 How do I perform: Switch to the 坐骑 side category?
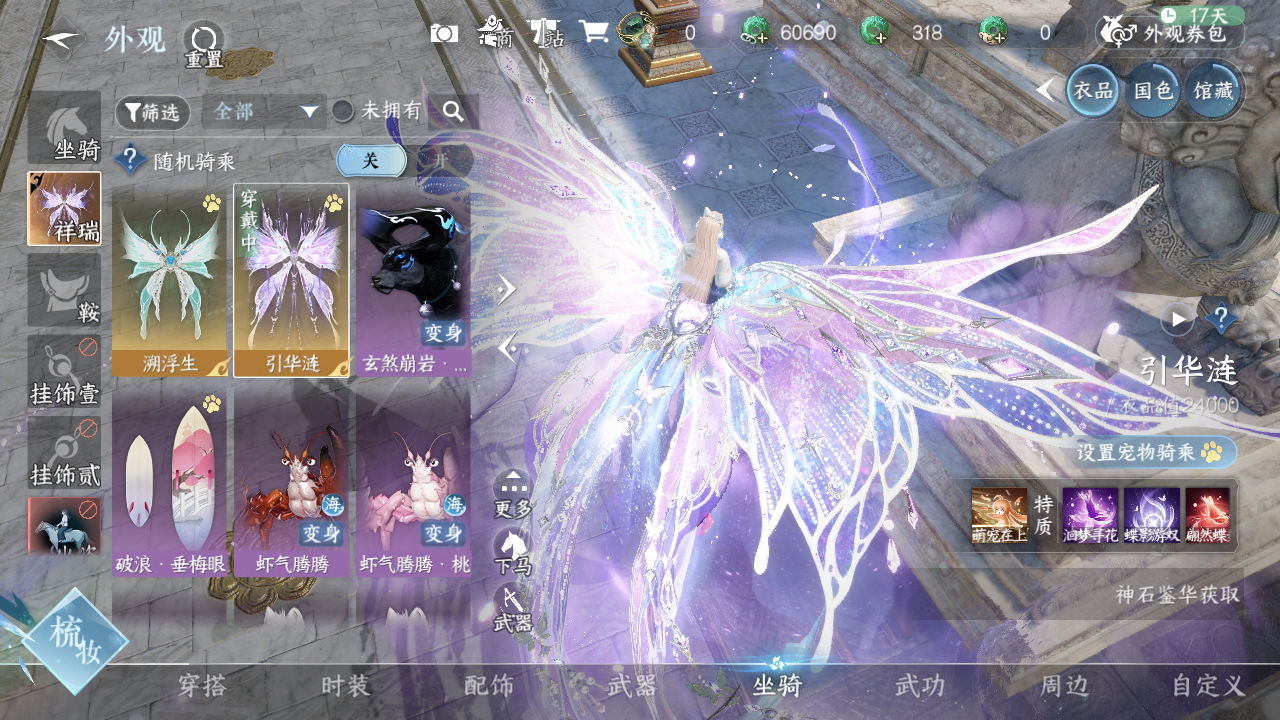[x=64, y=128]
